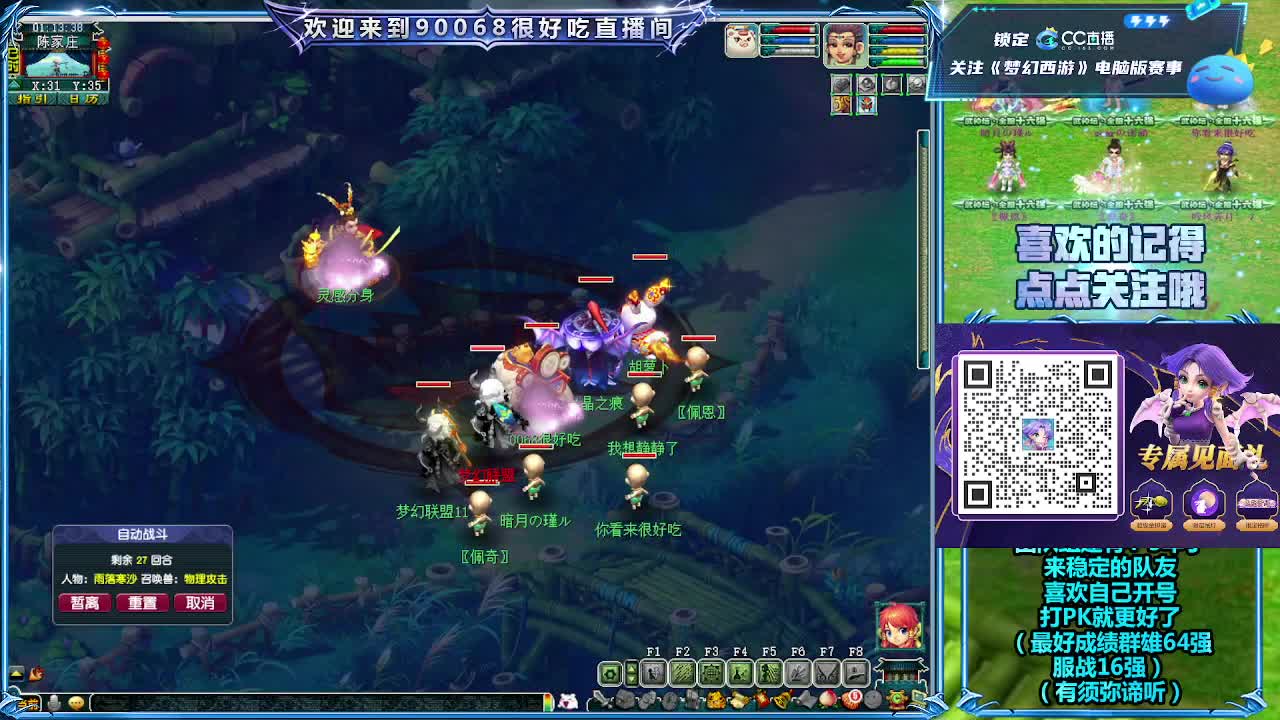Screen dimensions: 1280x720
Task: Select the F1 skill icon
Action: pos(652,671)
